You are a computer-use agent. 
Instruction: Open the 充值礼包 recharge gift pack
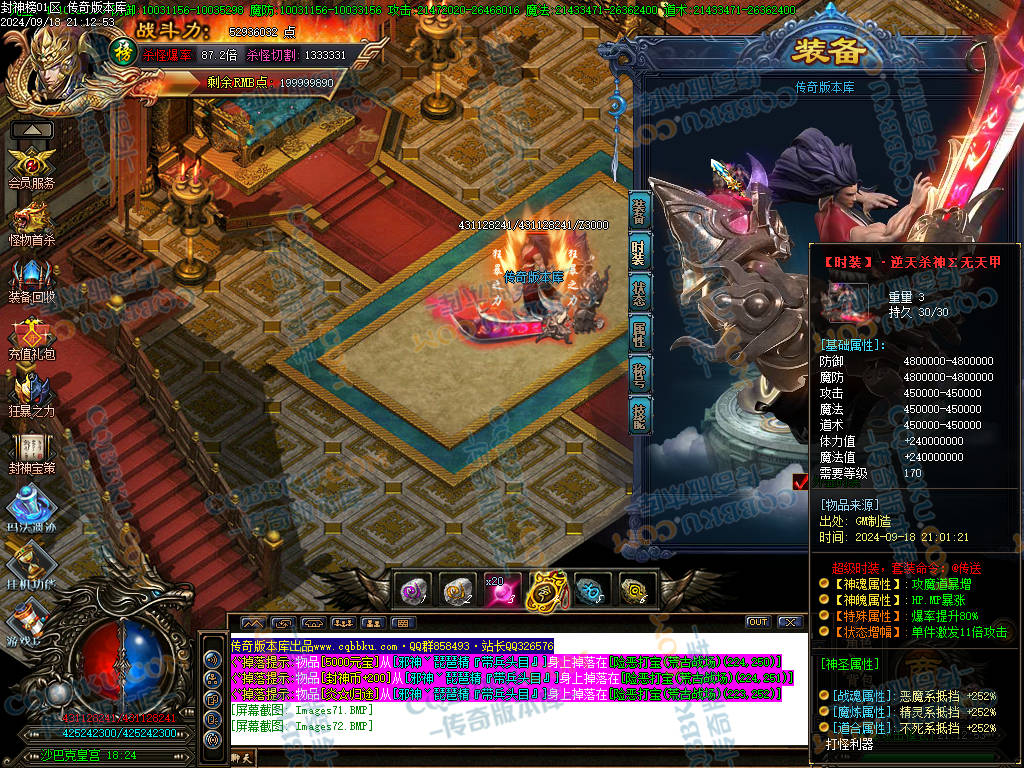(32, 337)
